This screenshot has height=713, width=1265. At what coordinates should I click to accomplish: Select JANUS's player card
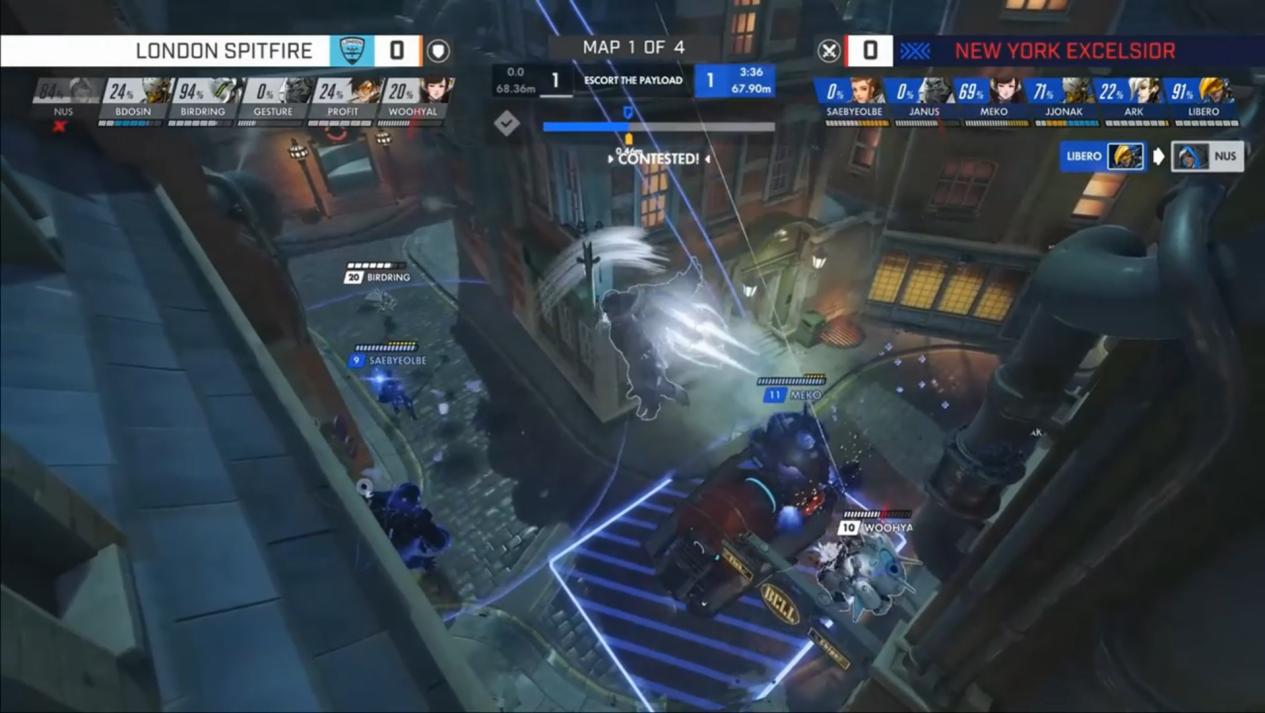click(924, 99)
